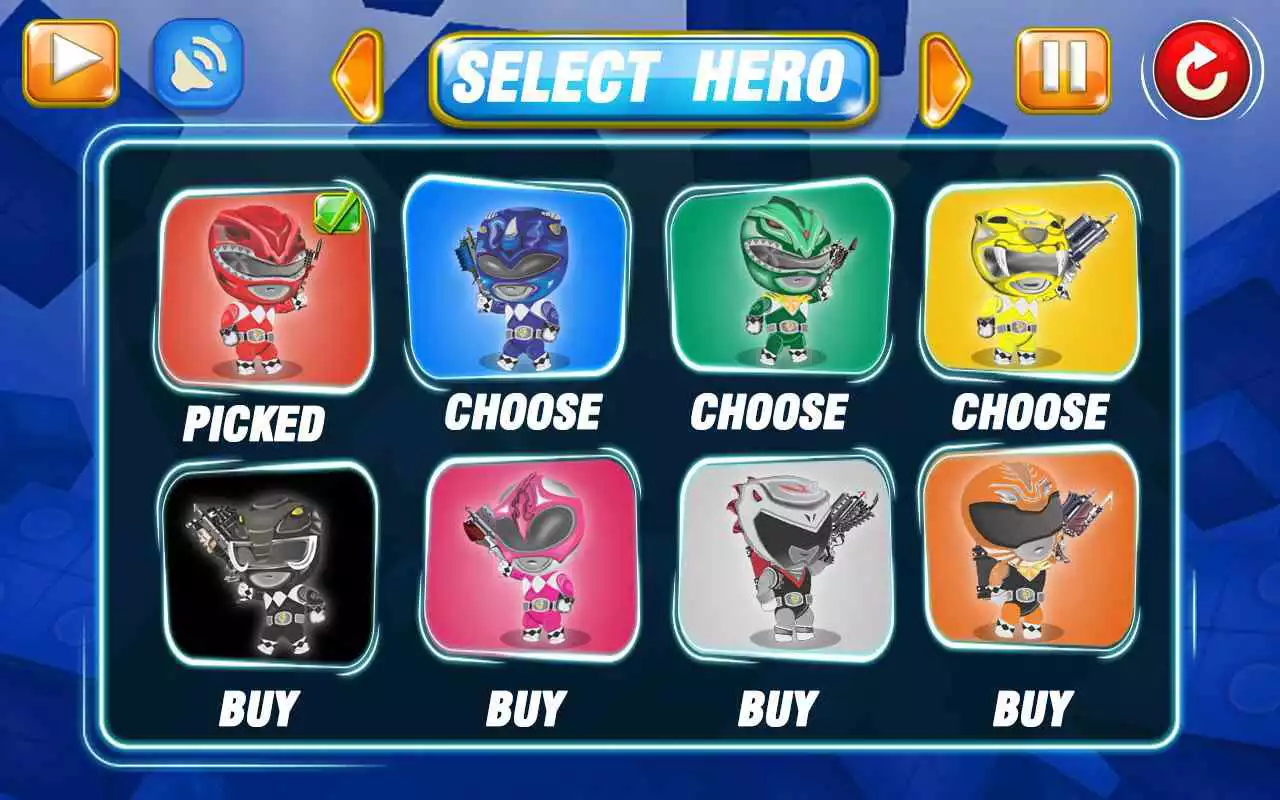The image size is (1280, 800).
Task: Tap the Play arrow icon top left
Action: click(x=66, y=66)
